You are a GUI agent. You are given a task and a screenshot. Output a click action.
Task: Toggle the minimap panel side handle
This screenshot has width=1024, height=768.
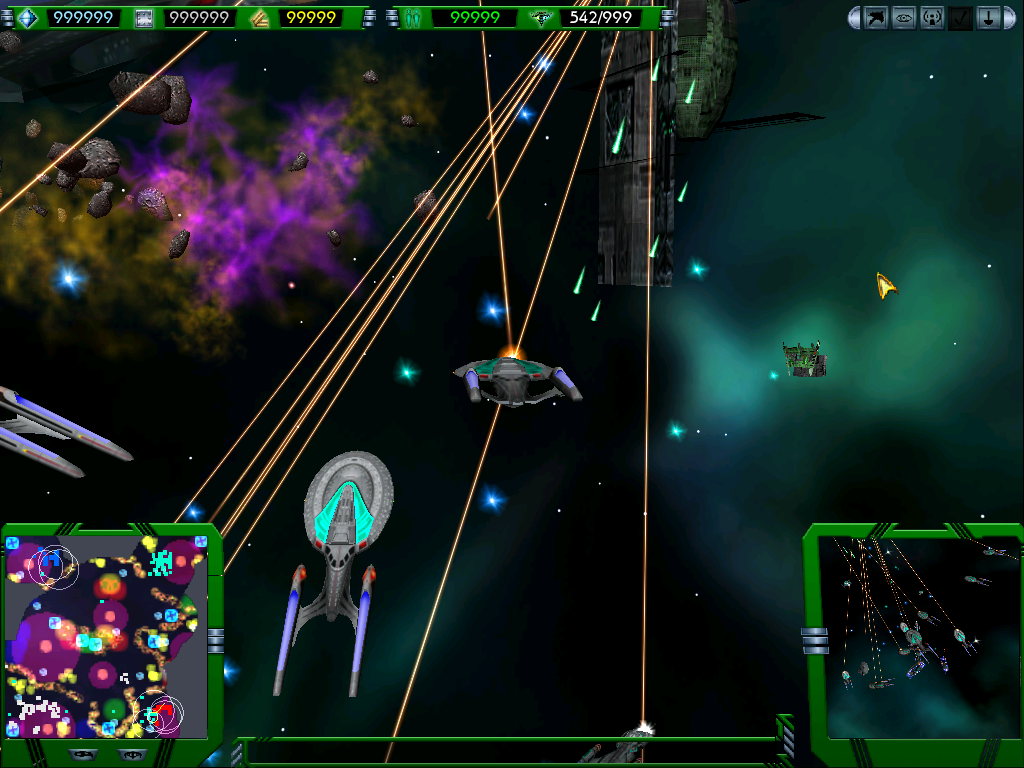(216, 640)
